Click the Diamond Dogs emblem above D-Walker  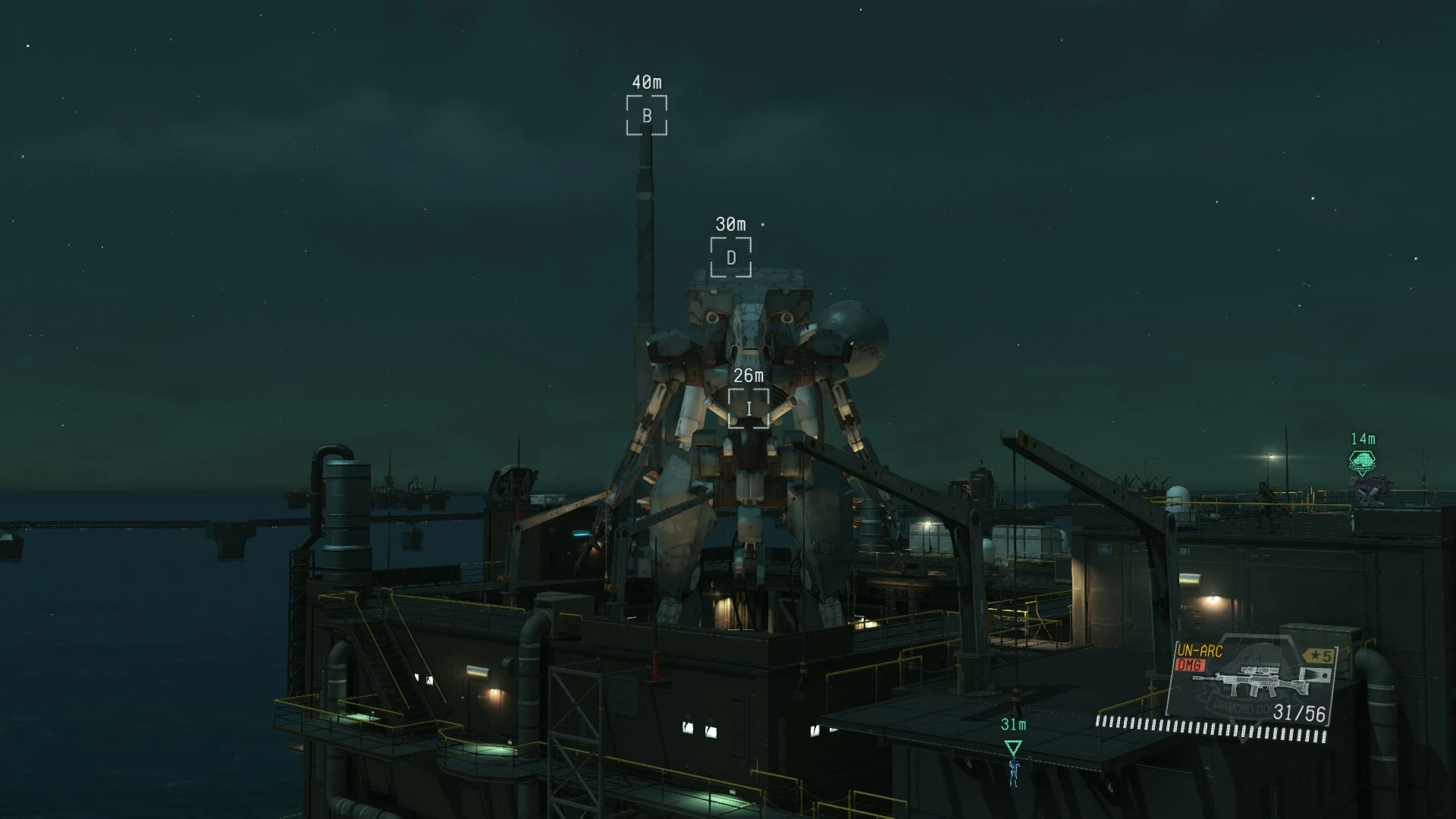coord(1363,461)
